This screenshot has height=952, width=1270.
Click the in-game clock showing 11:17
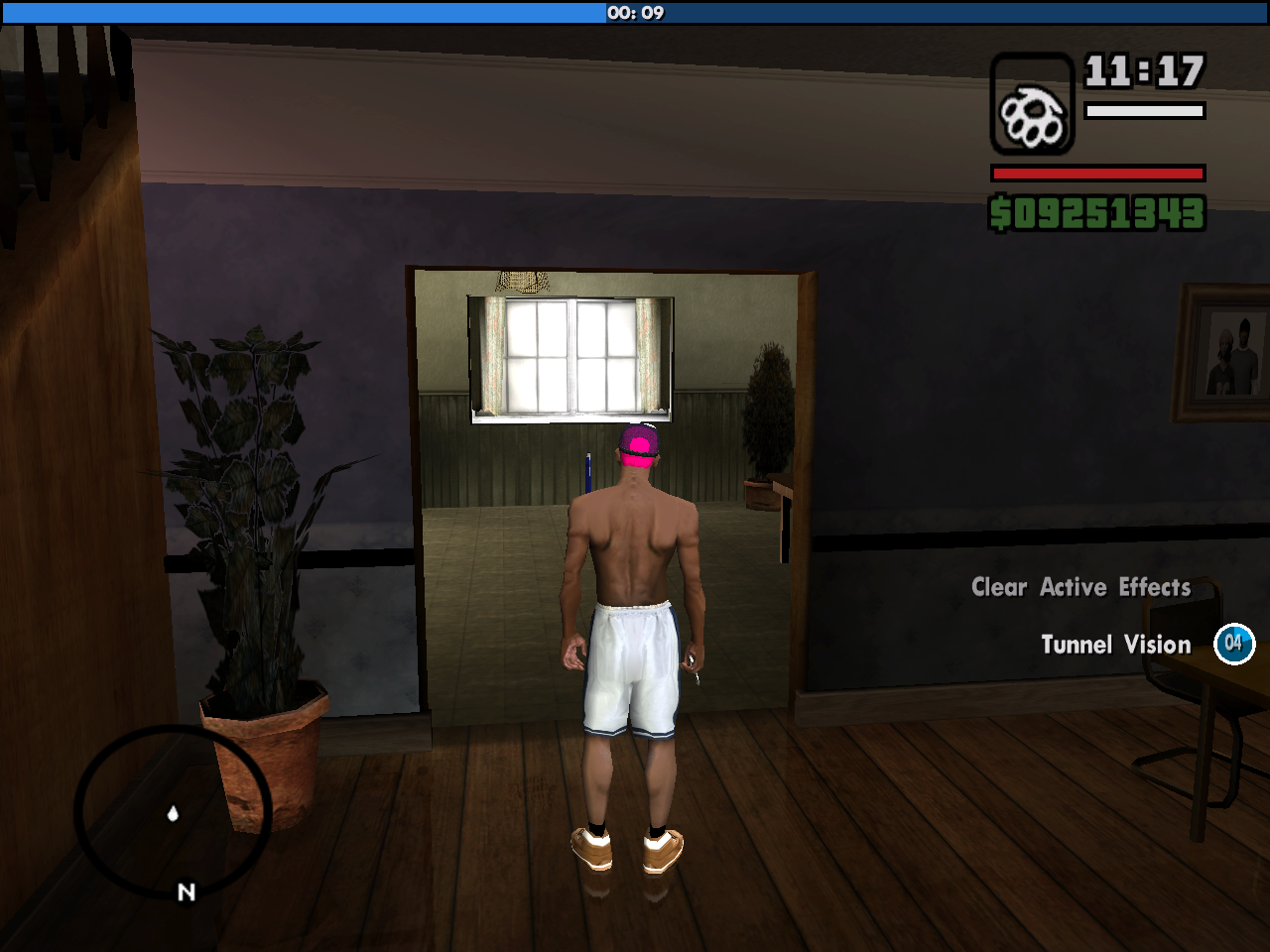[x=1142, y=71]
